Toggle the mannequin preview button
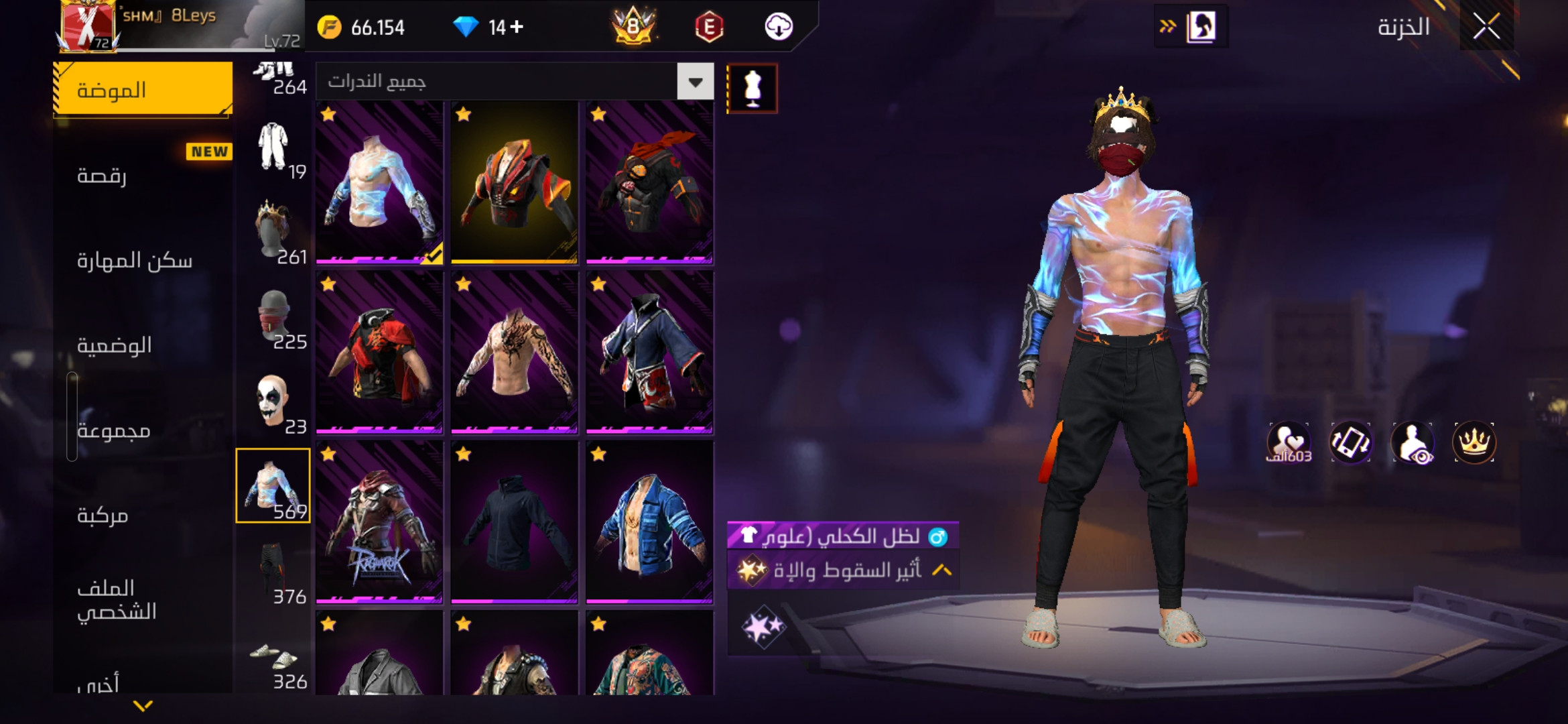This screenshot has height=724, width=1568. 752,88
